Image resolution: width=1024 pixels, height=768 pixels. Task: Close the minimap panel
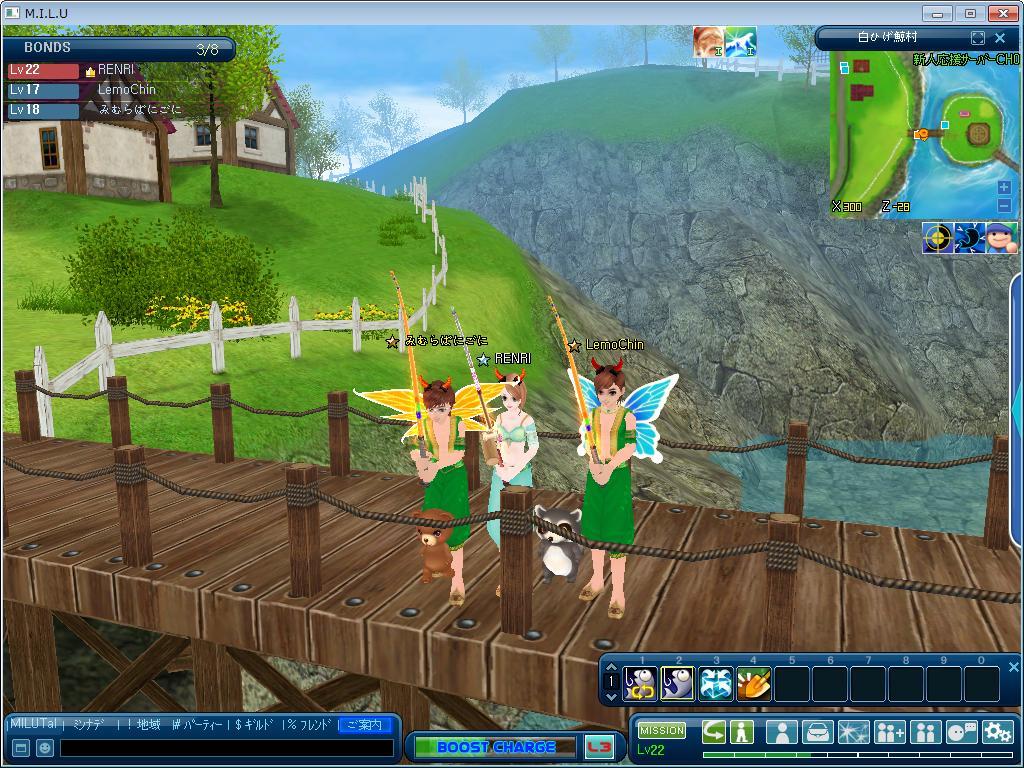click(1000, 38)
